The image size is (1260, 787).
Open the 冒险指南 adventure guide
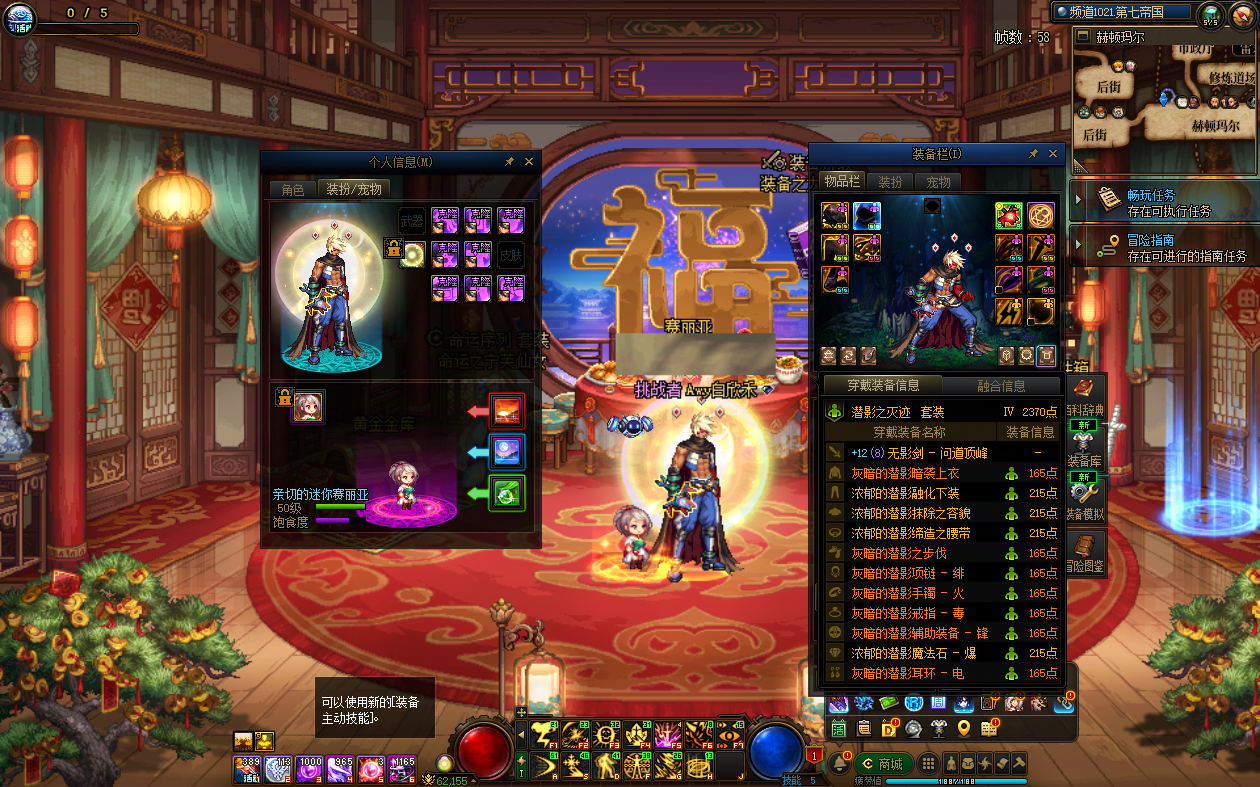click(1150, 246)
